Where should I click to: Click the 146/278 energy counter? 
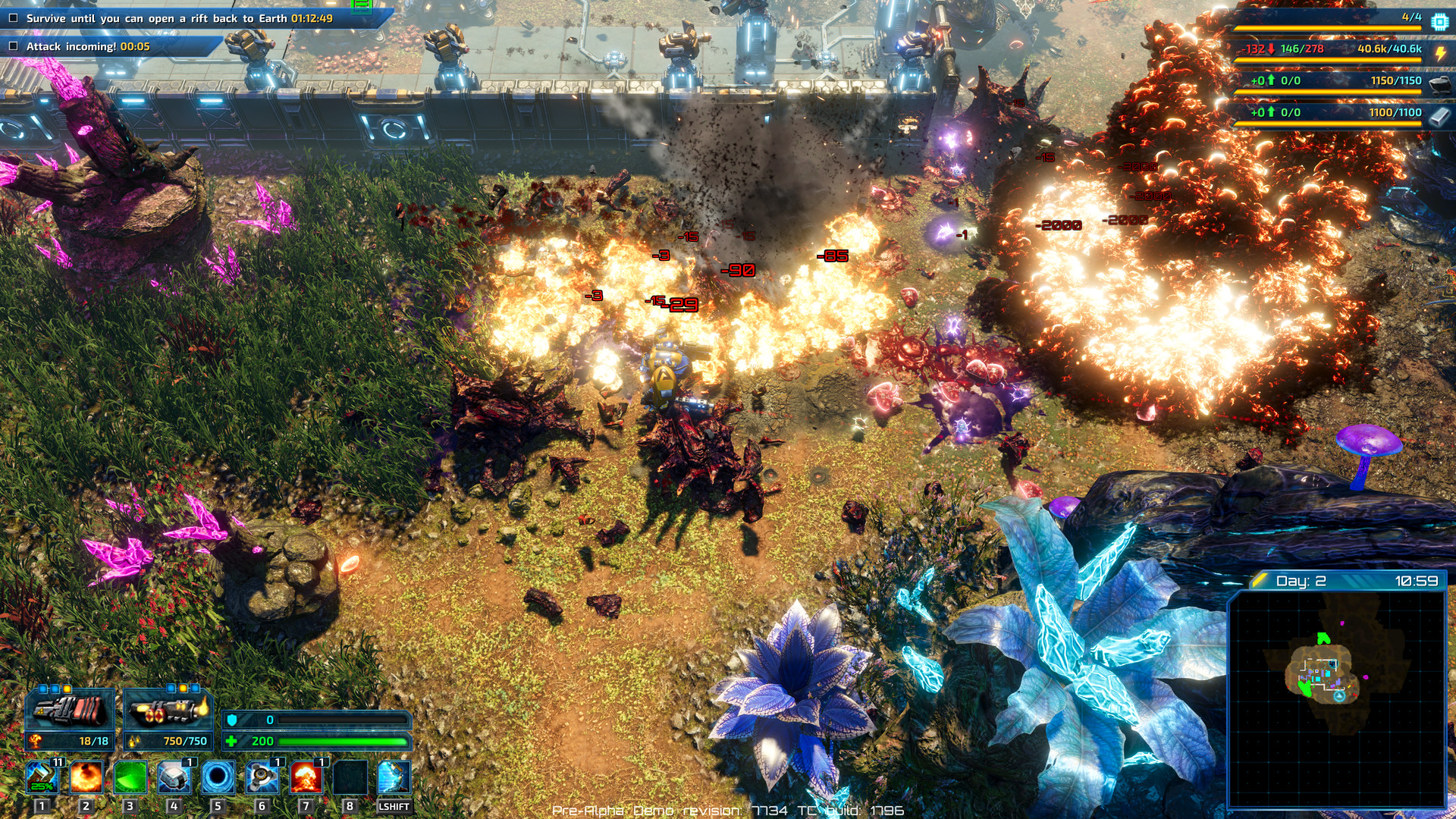(x=1302, y=48)
